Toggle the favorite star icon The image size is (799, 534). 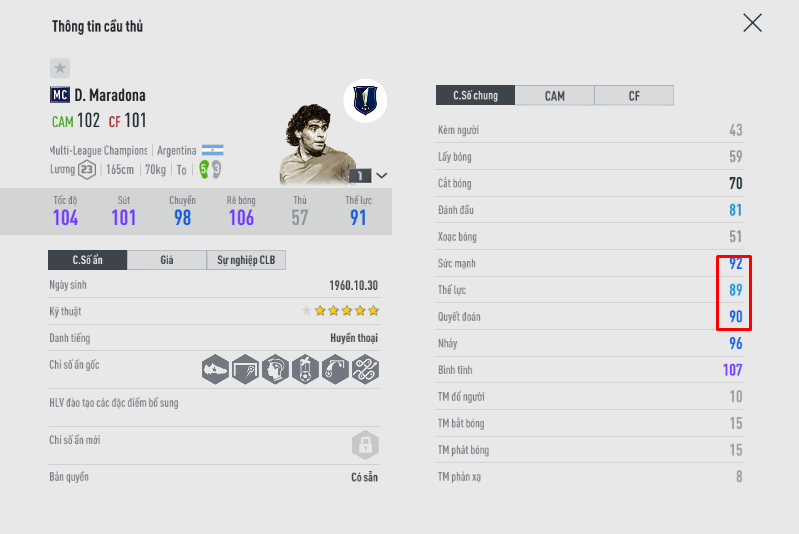click(60, 68)
